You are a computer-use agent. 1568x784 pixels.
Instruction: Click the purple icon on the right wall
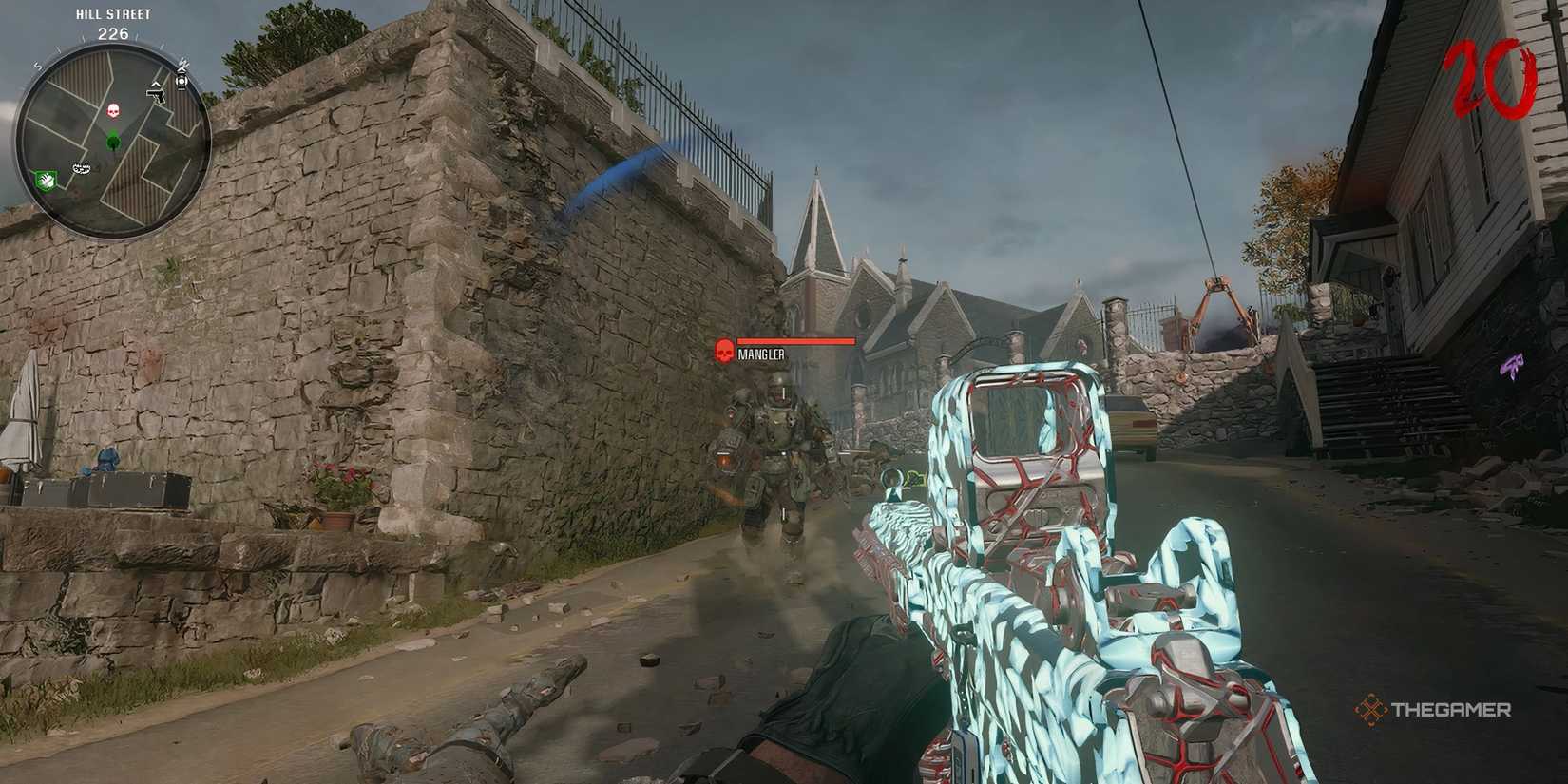pyautogui.click(x=1512, y=364)
